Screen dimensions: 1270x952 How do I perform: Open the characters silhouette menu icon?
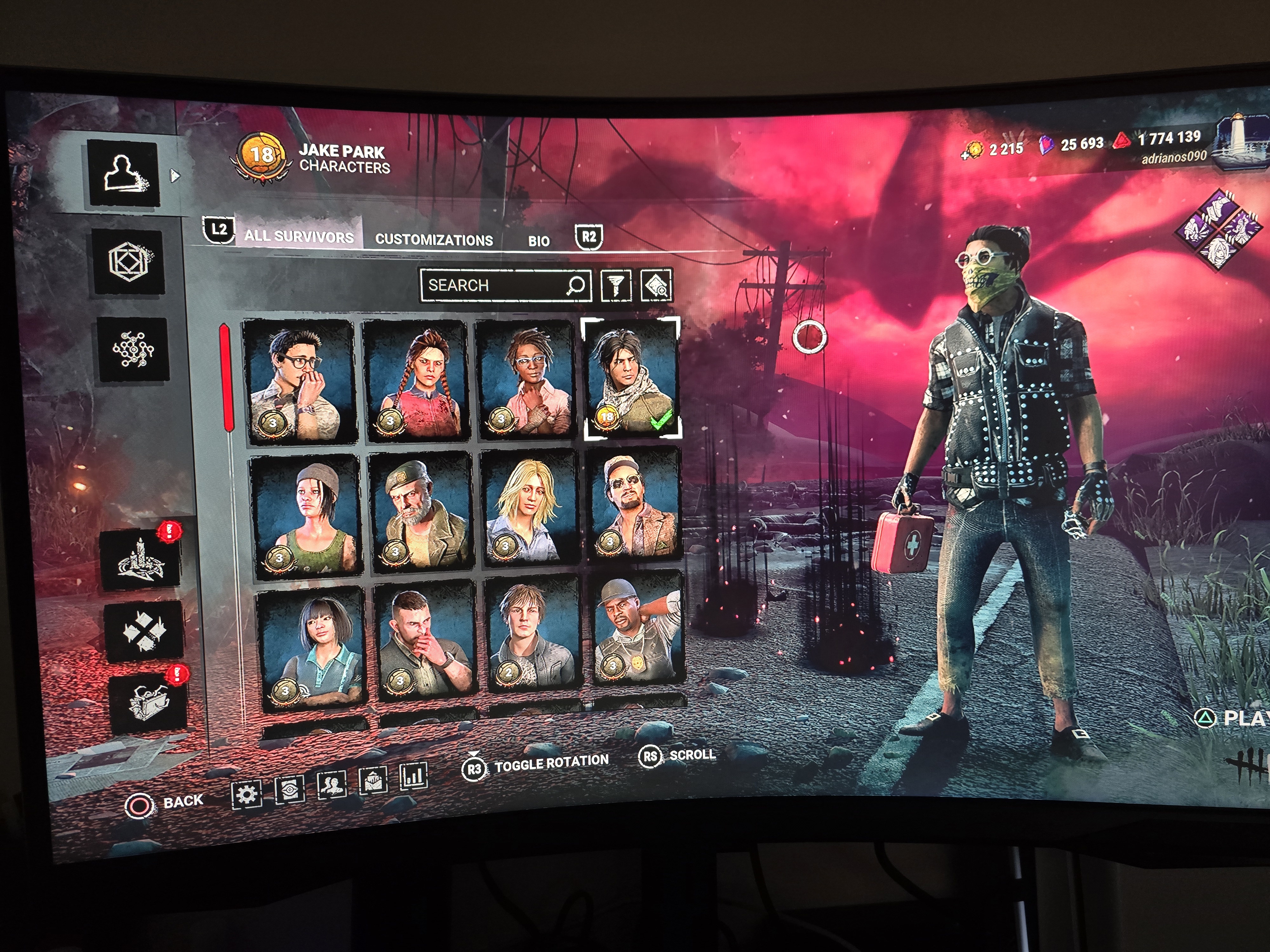[124, 173]
